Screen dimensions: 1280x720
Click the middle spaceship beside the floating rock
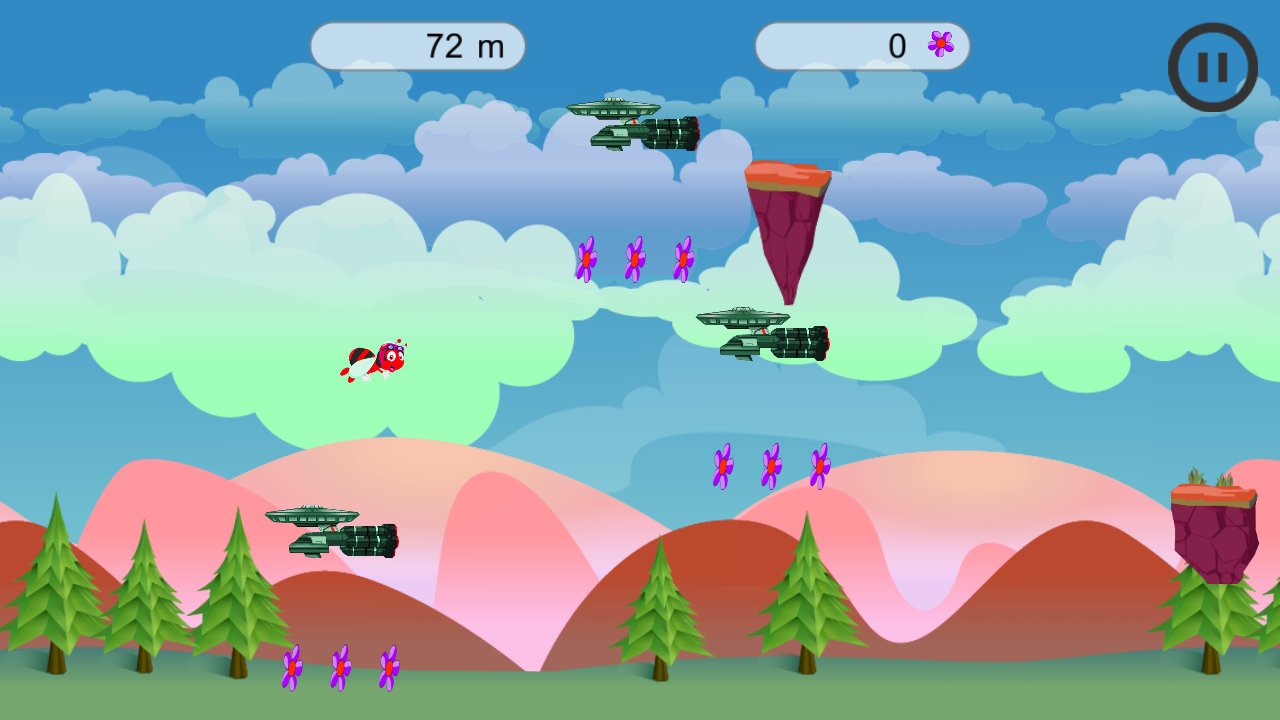tap(763, 330)
